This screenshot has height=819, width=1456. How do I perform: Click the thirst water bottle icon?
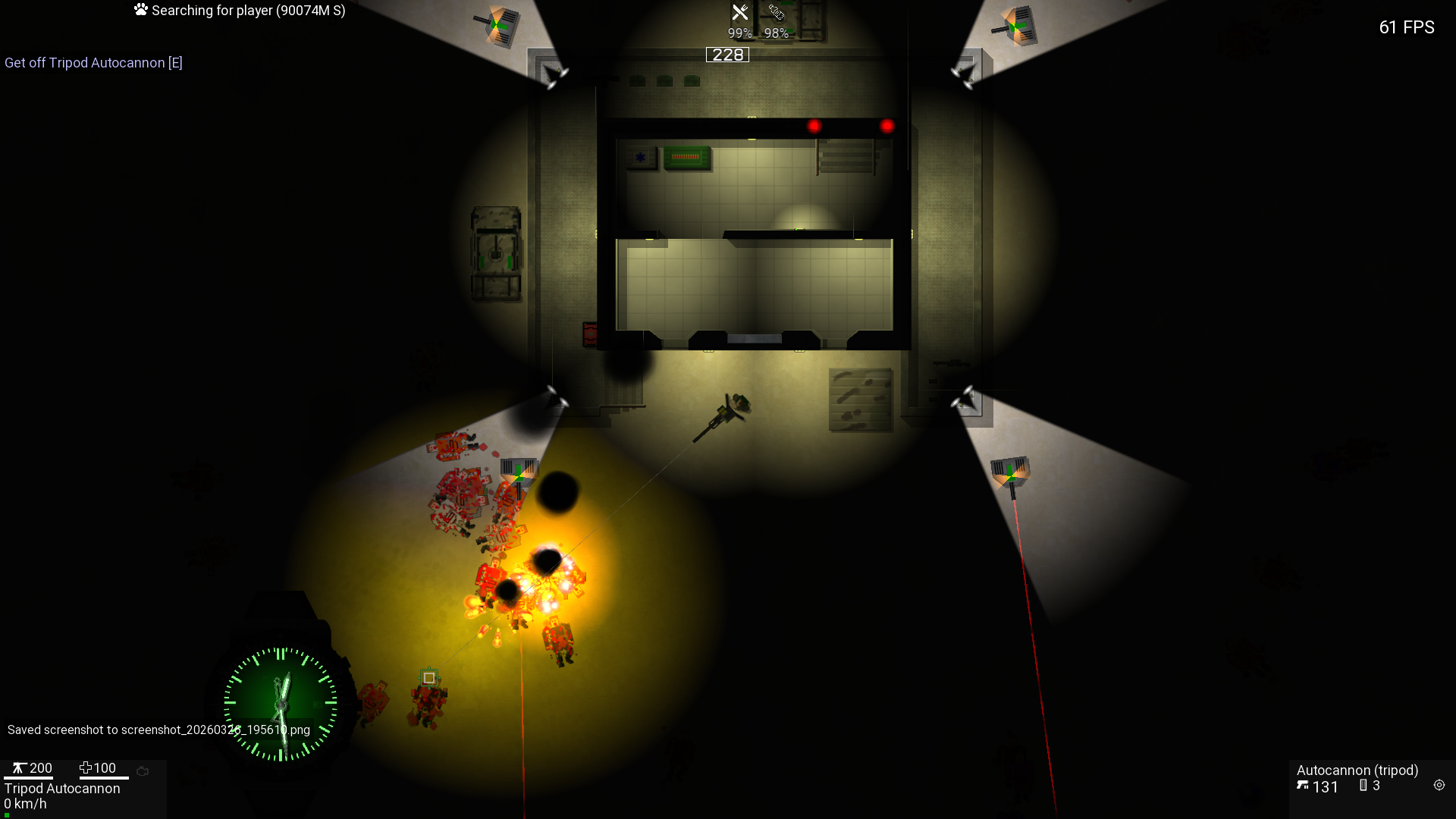pos(776,13)
